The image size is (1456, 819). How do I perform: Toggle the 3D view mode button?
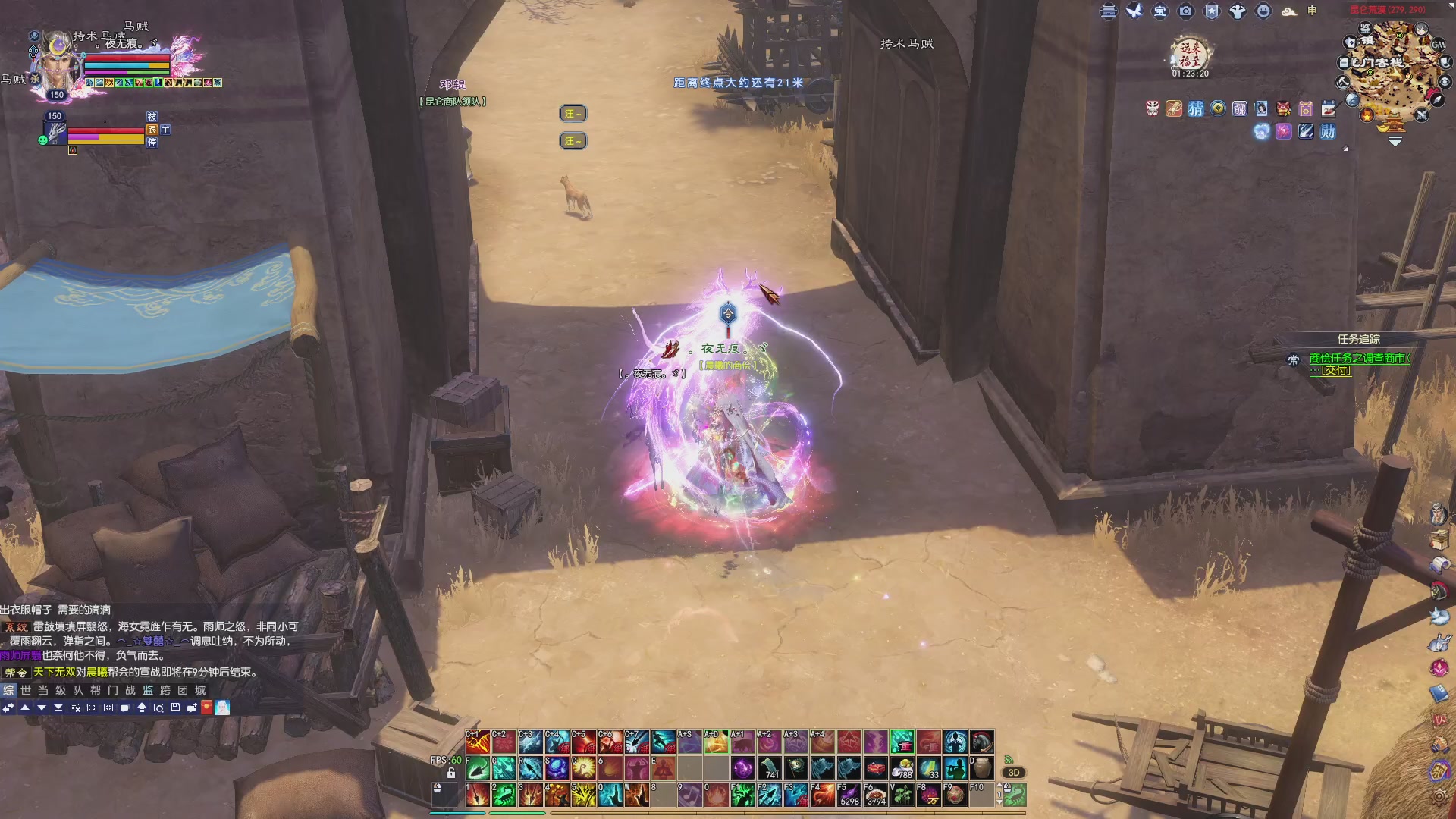1013,773
